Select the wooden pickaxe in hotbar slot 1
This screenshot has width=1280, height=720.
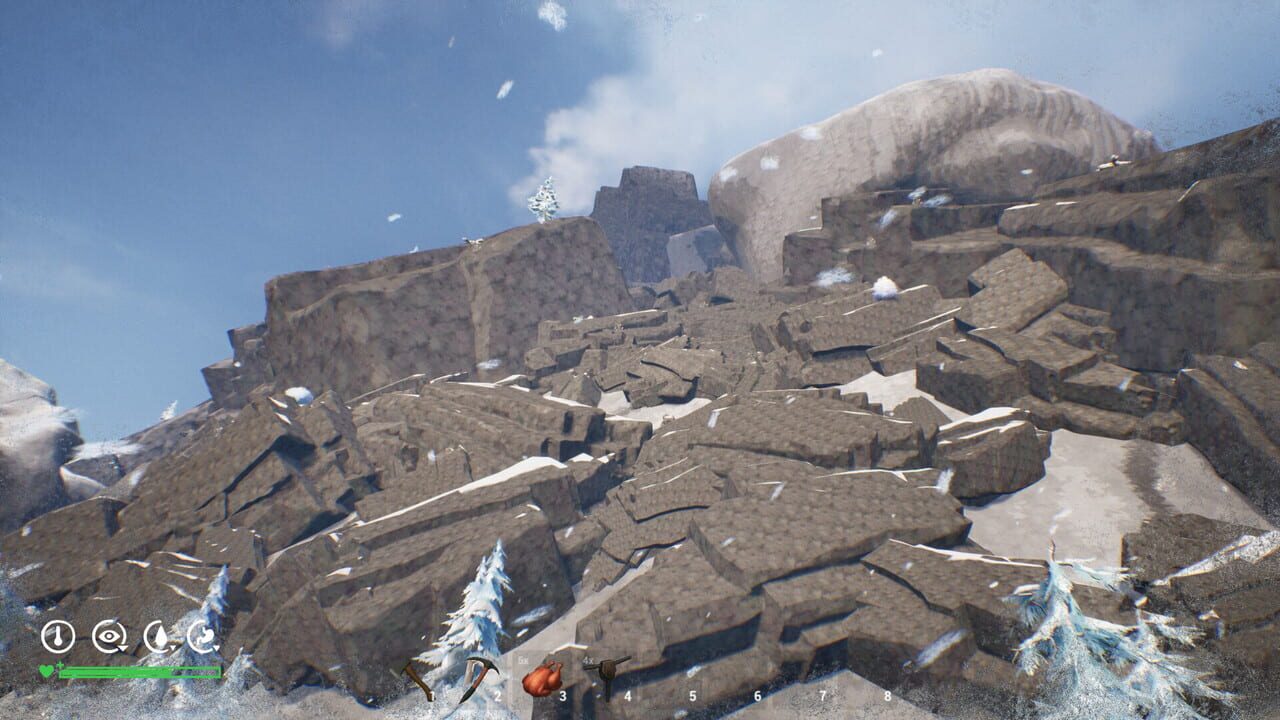tap(416, 677)
